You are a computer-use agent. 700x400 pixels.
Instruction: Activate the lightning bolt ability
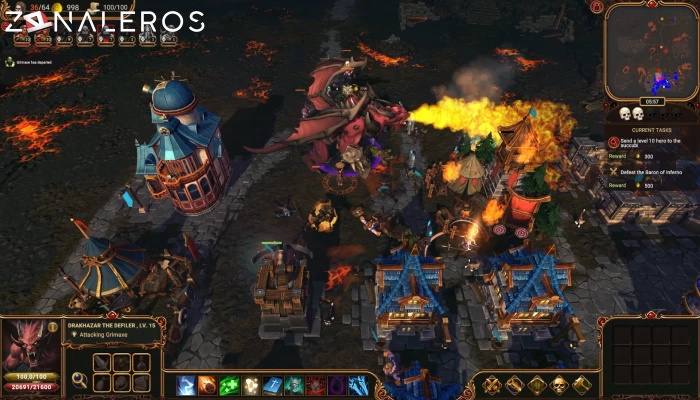click(x=186, y=385)
